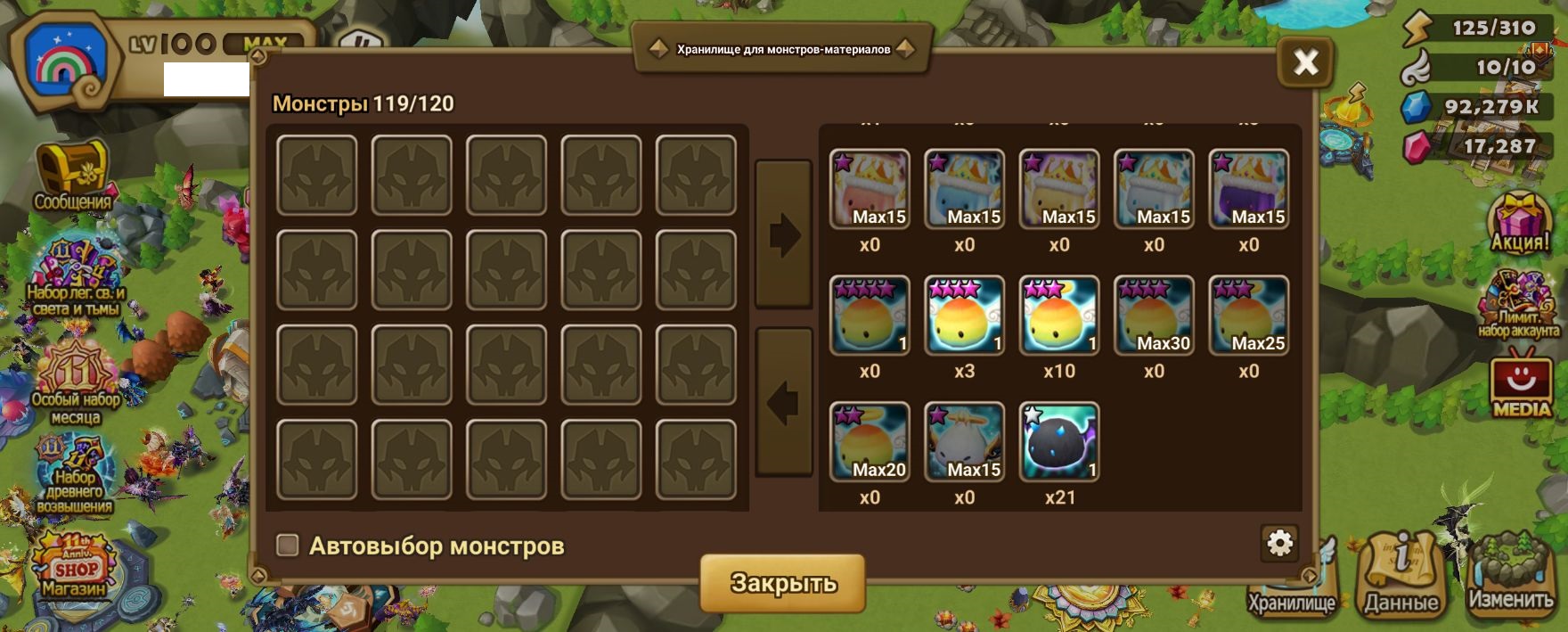The width and height of the screenshot is (1568, 632).
Task: Select the dark angelmon with x21 count
Action: 1059,442
